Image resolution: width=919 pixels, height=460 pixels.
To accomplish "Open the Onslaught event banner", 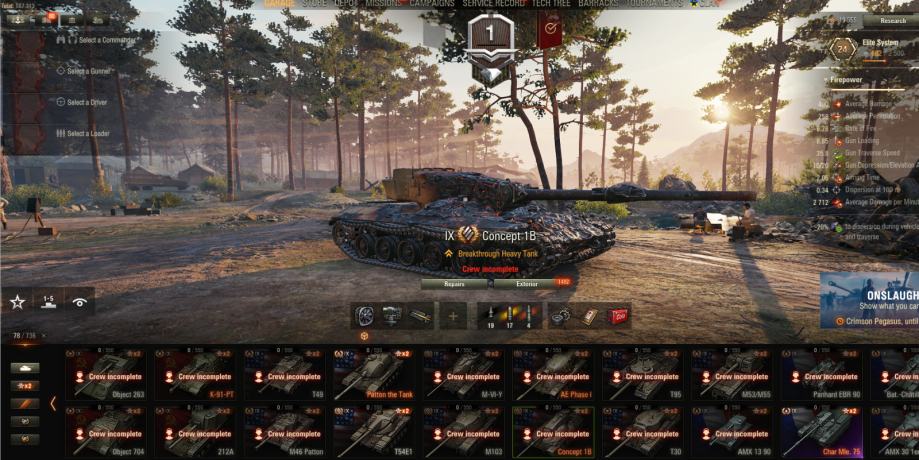I will 869,300.
